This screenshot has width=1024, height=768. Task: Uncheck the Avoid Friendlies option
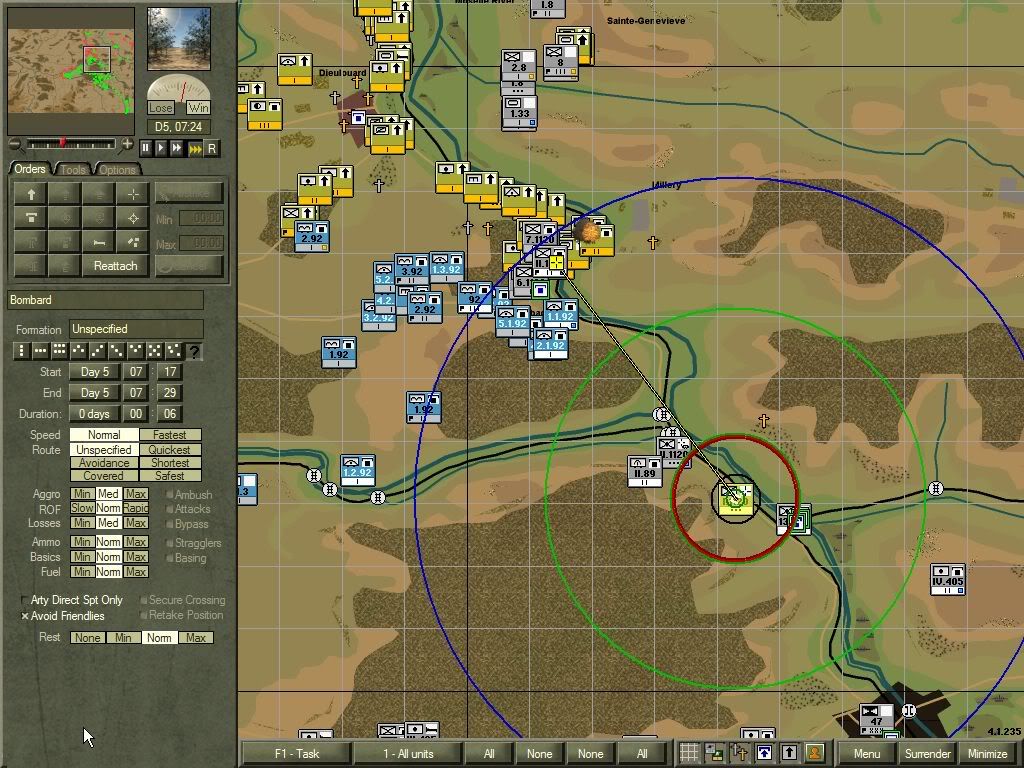click(25, 616)
